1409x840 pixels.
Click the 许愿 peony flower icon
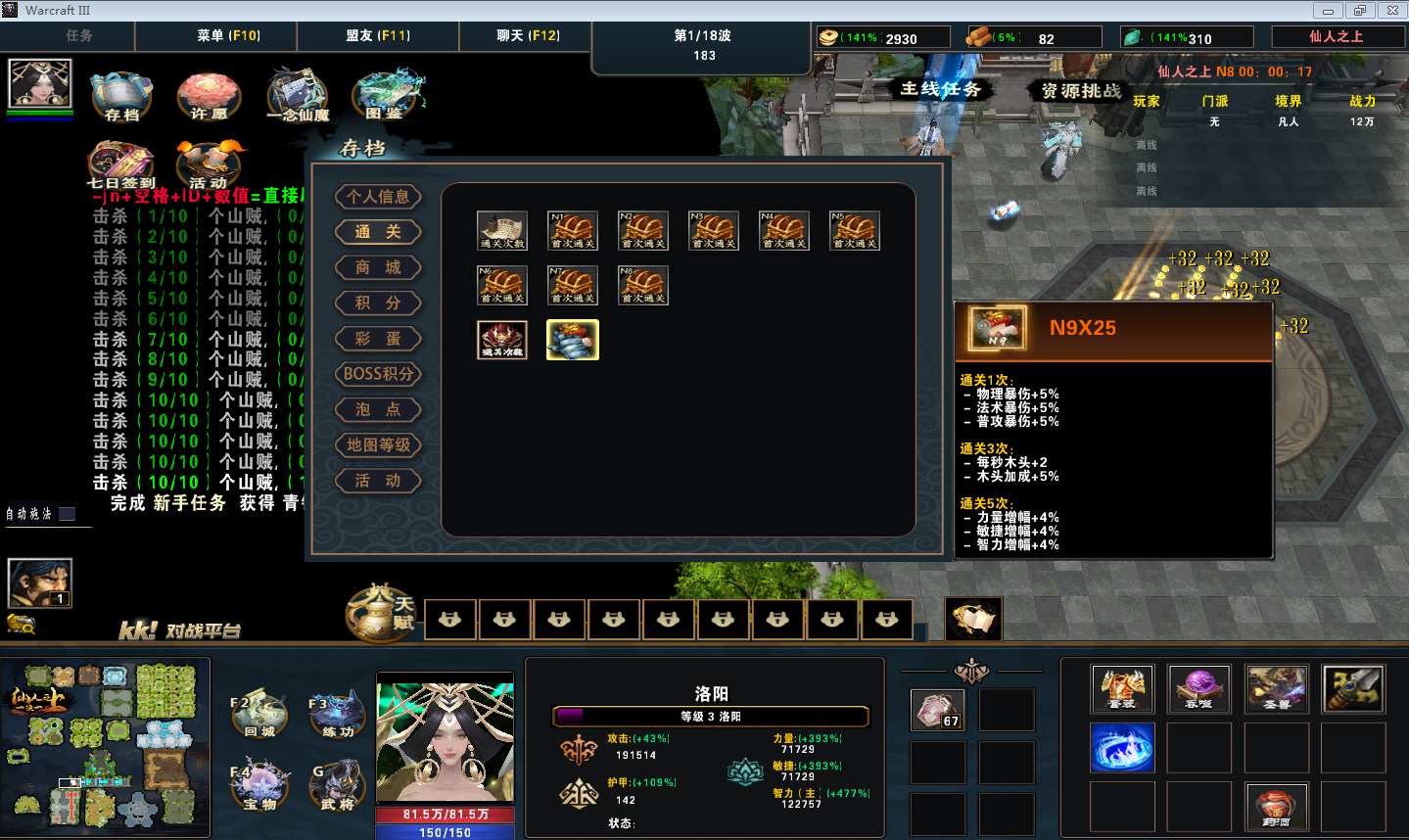point(208,95)
